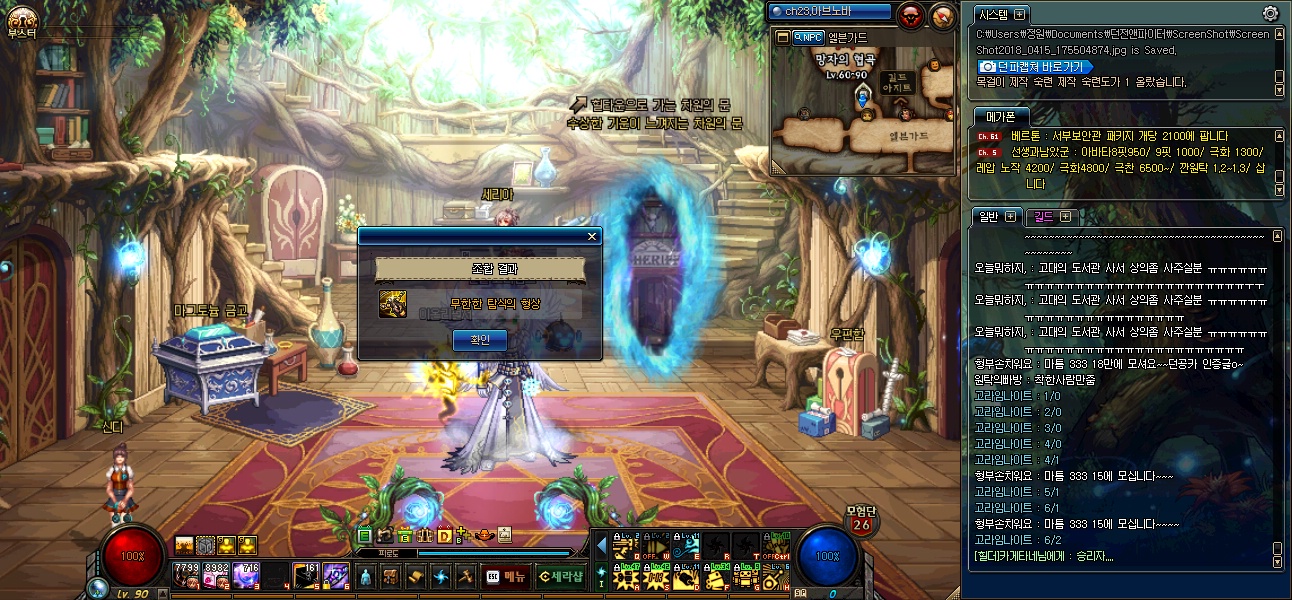
Task: Open chat settings gear icon
Action: (x=1270, y=14)
